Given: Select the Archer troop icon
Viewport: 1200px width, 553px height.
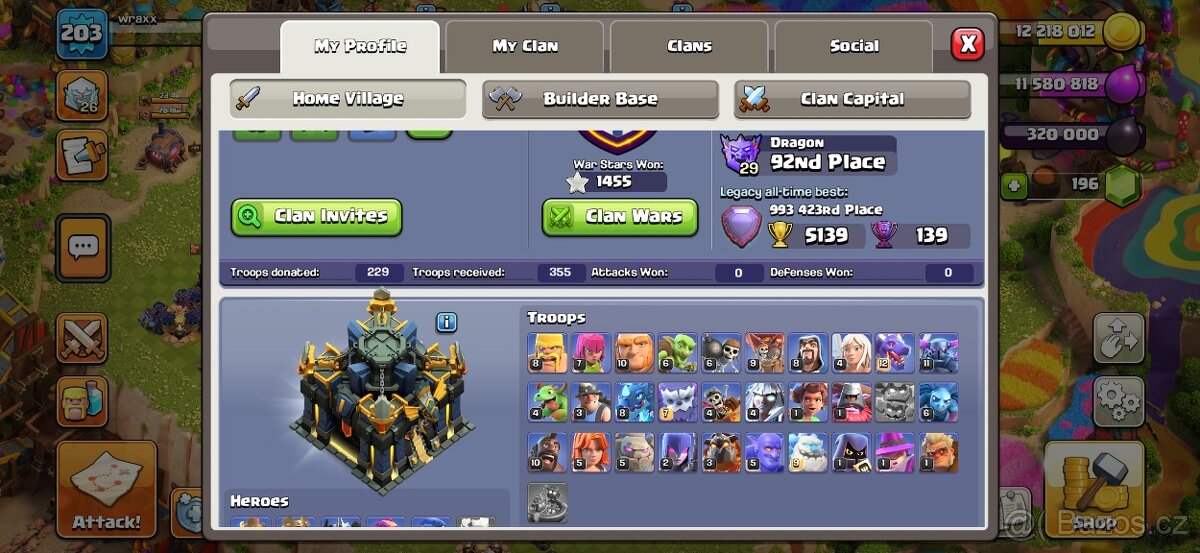Looking at the screenshot, I should [591, 353].
